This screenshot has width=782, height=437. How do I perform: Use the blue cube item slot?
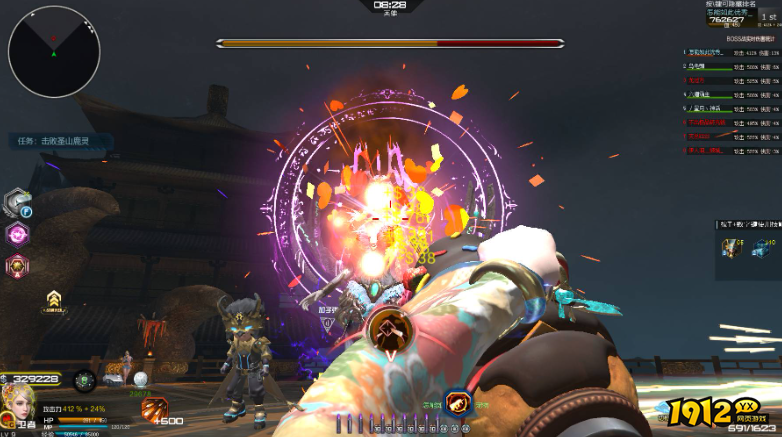point(763,247)
